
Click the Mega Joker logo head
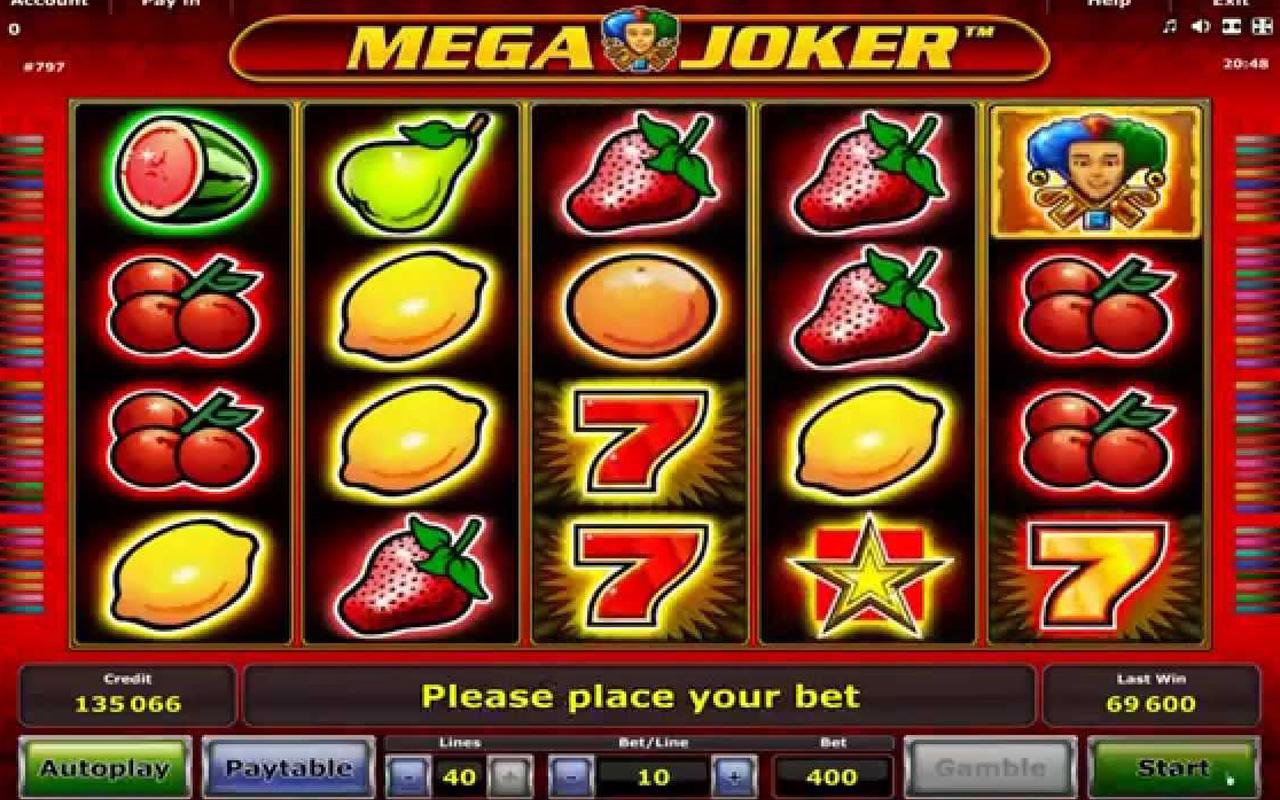[640, 42]
